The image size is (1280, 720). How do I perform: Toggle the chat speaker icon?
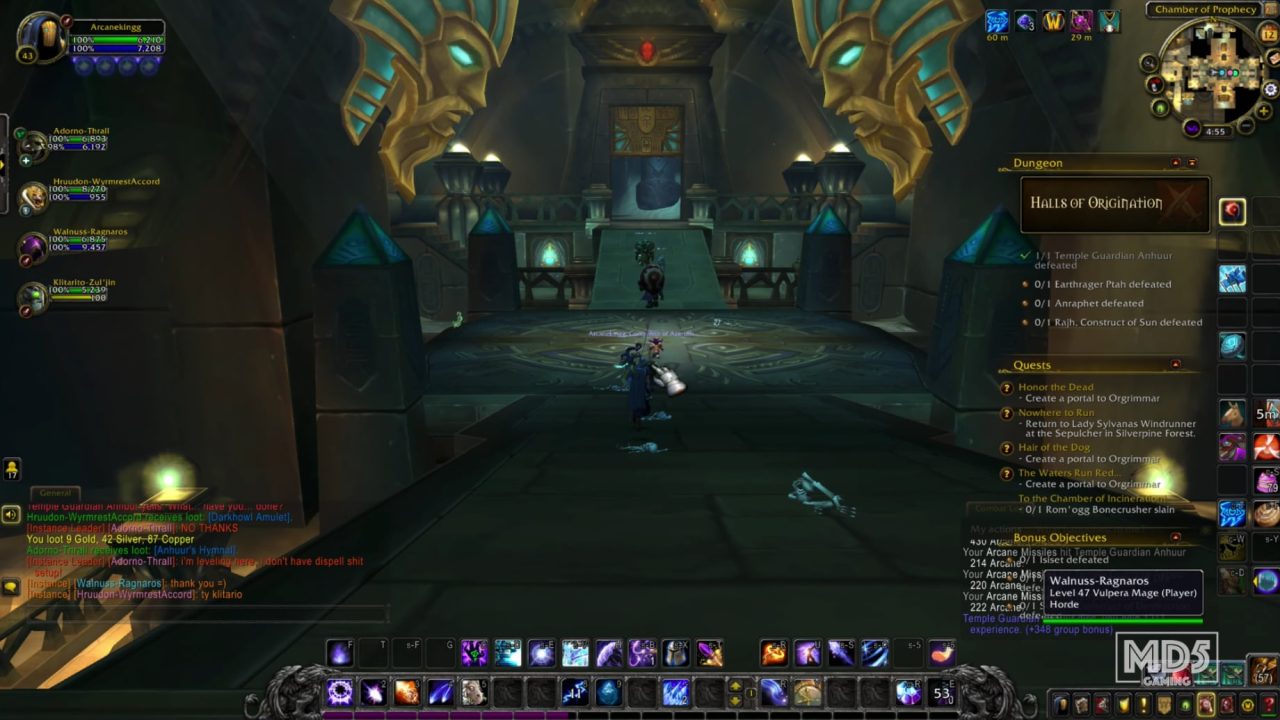tap(9, 514)
